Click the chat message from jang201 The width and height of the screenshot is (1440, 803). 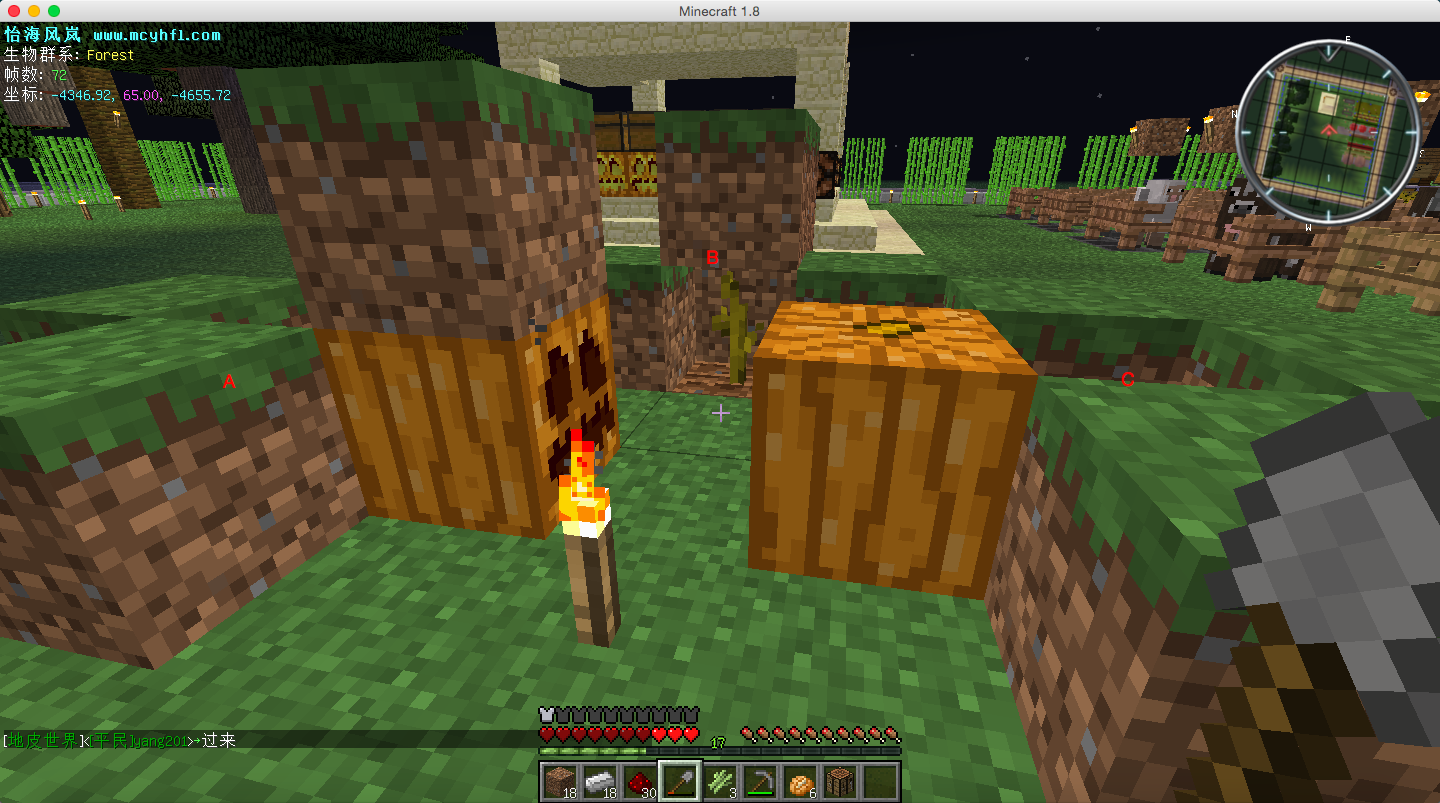coord(120,740)
